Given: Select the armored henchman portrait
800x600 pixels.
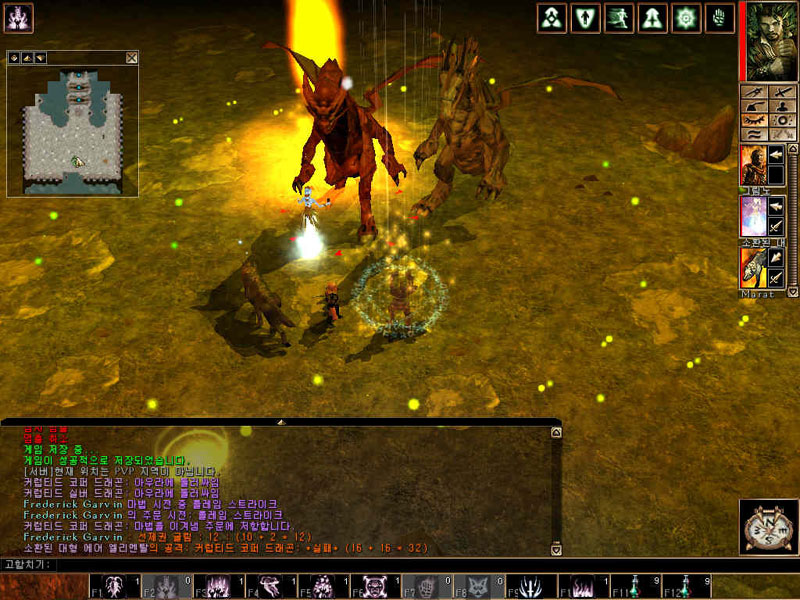Looking at the screenshot, I should tap(752, 163).
